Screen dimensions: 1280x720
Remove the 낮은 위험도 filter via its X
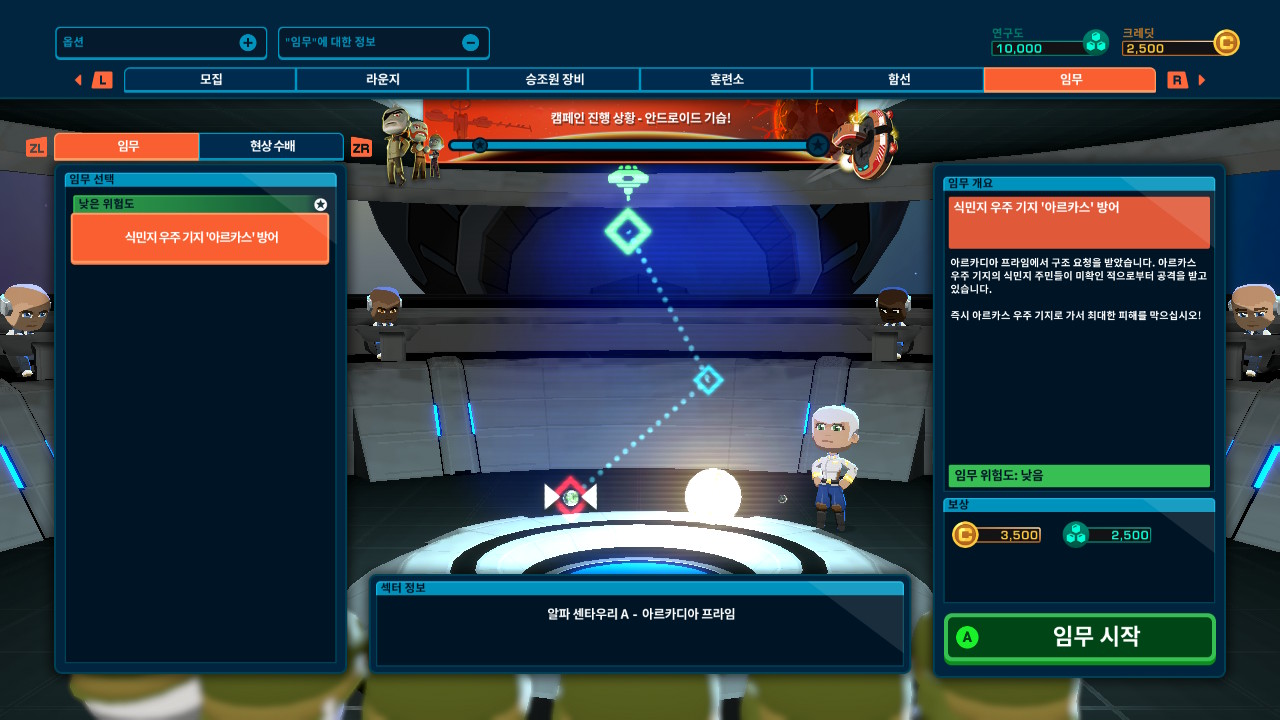tap(321, 205)
